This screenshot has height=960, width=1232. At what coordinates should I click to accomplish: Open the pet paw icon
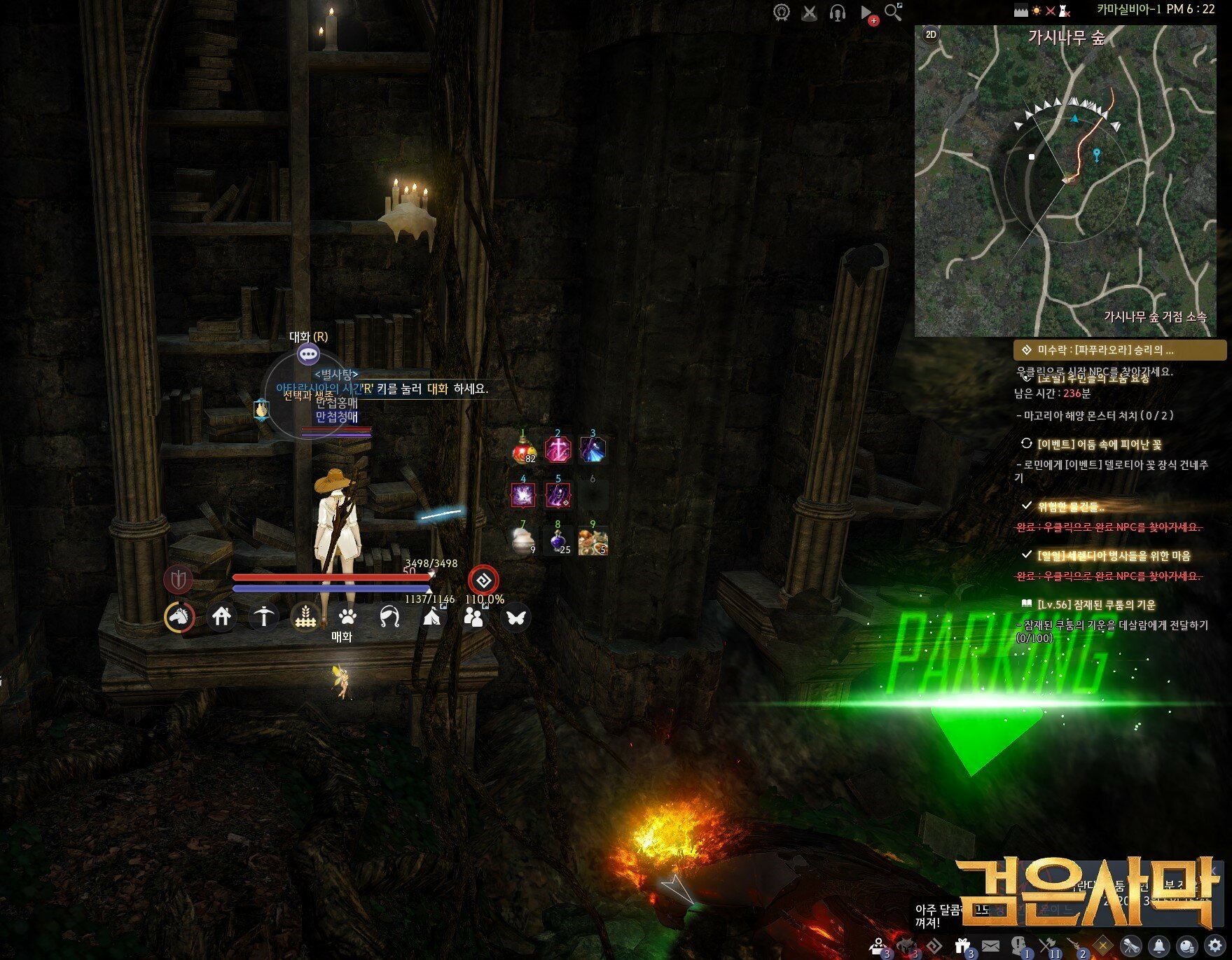click(x=347, y=617)
